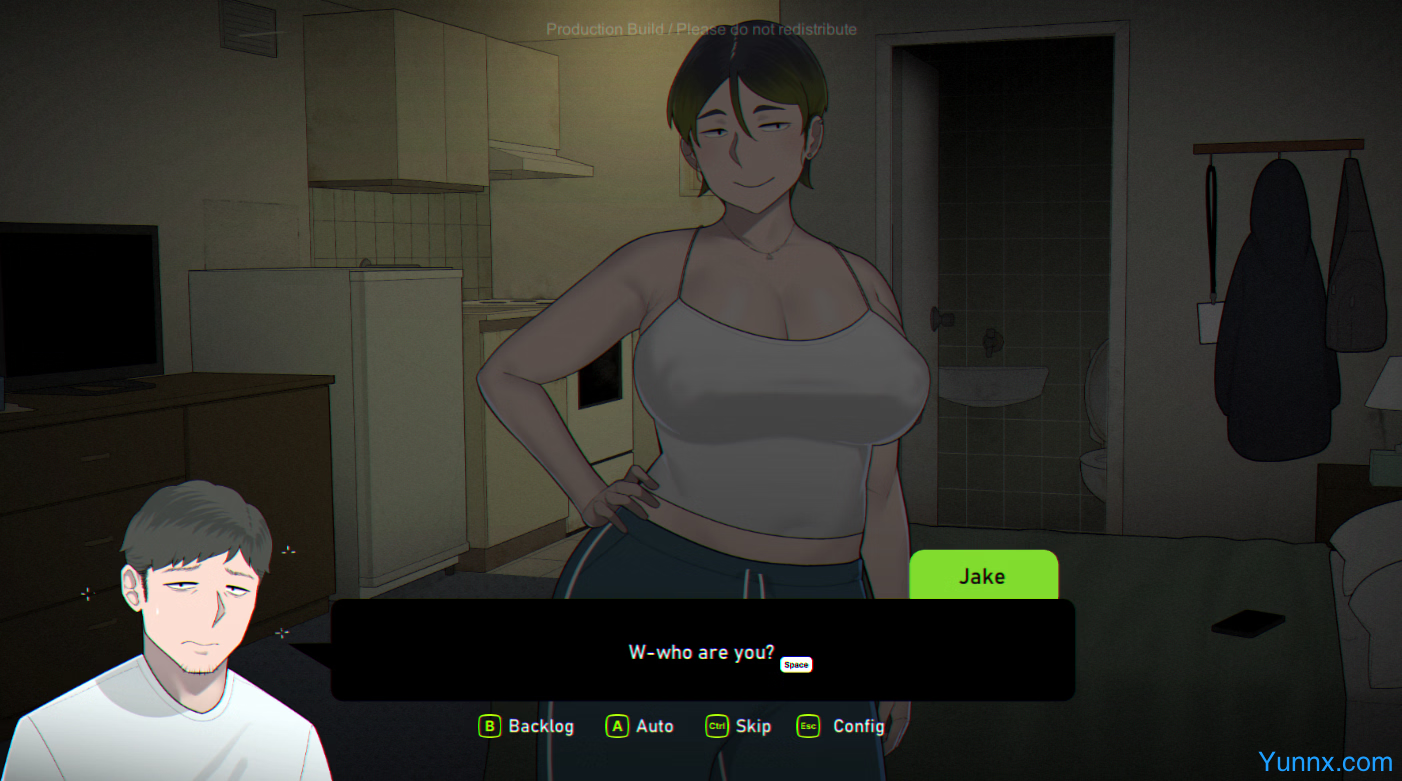This screenshot has height=781, width=1402.
Task: Toggle Auto dialogue advance
Action: click(x=640, y=726)
